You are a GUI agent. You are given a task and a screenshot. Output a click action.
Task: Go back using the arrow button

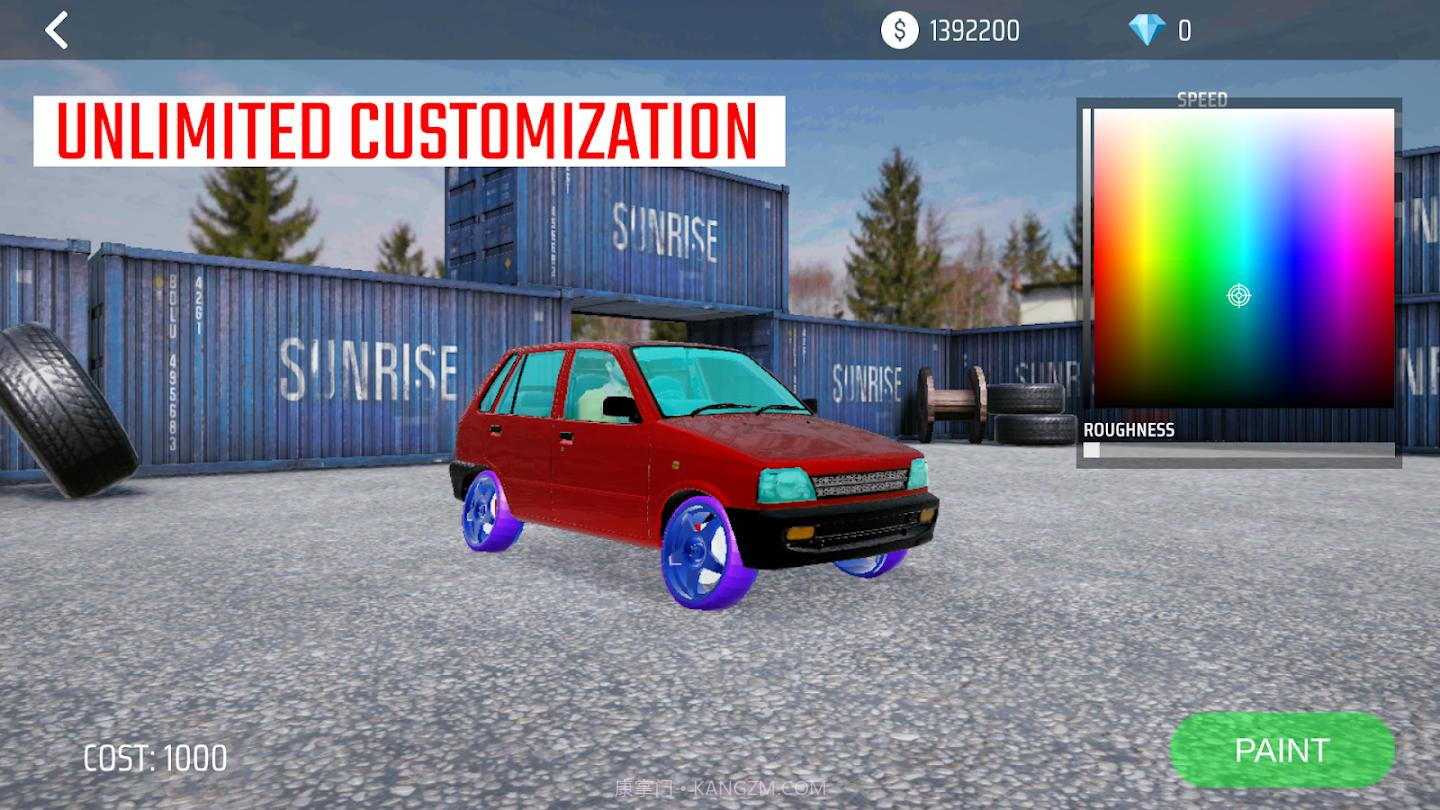[57, 30]
